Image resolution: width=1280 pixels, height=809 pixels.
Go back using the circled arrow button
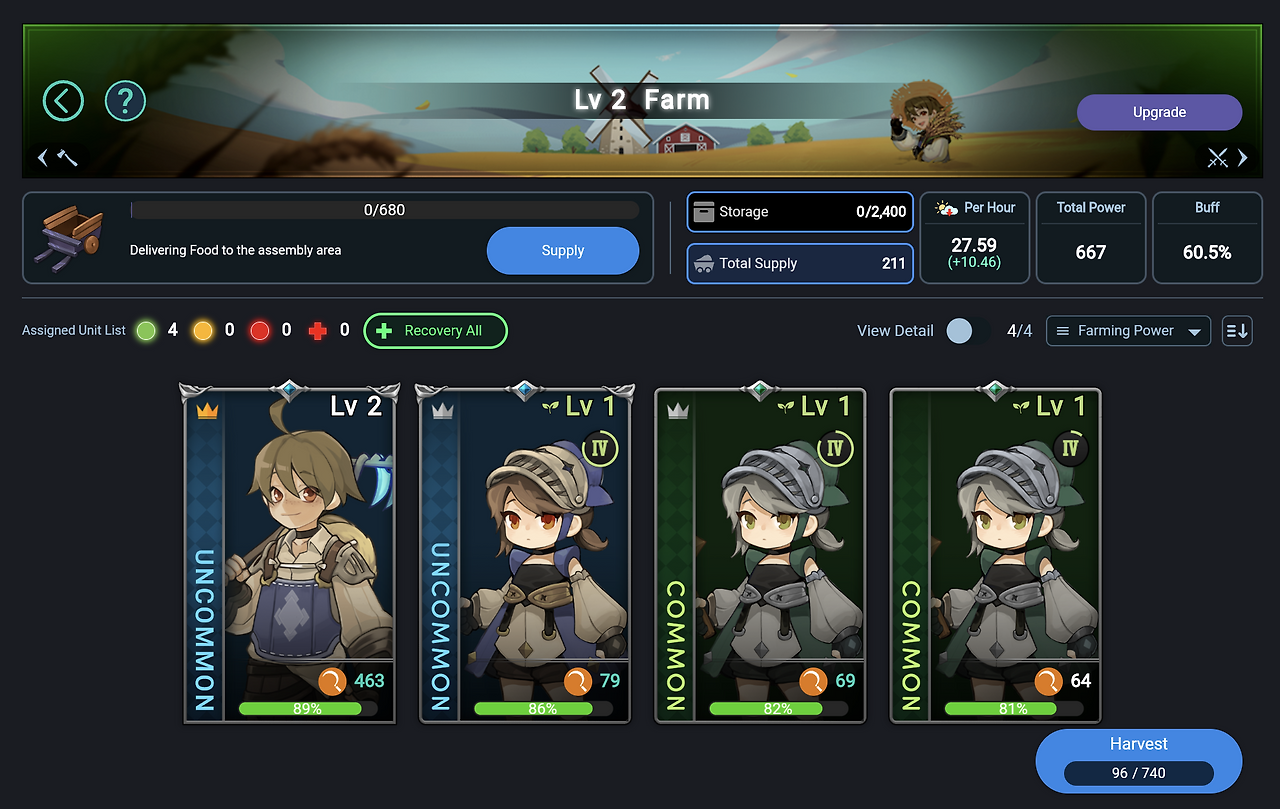point(63,101)
